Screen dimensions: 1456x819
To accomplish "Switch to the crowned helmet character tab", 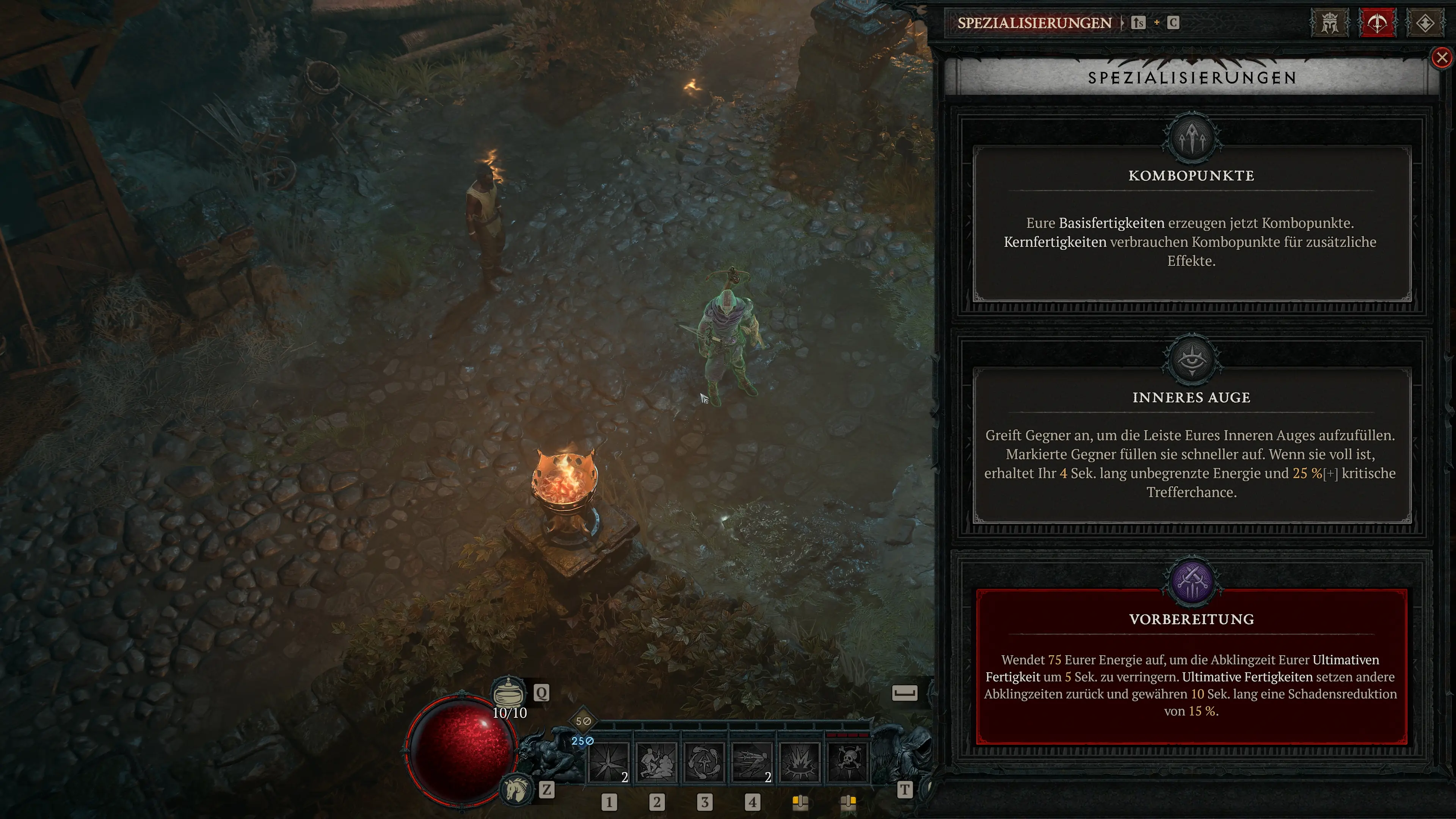I will tap(1329, 23).
